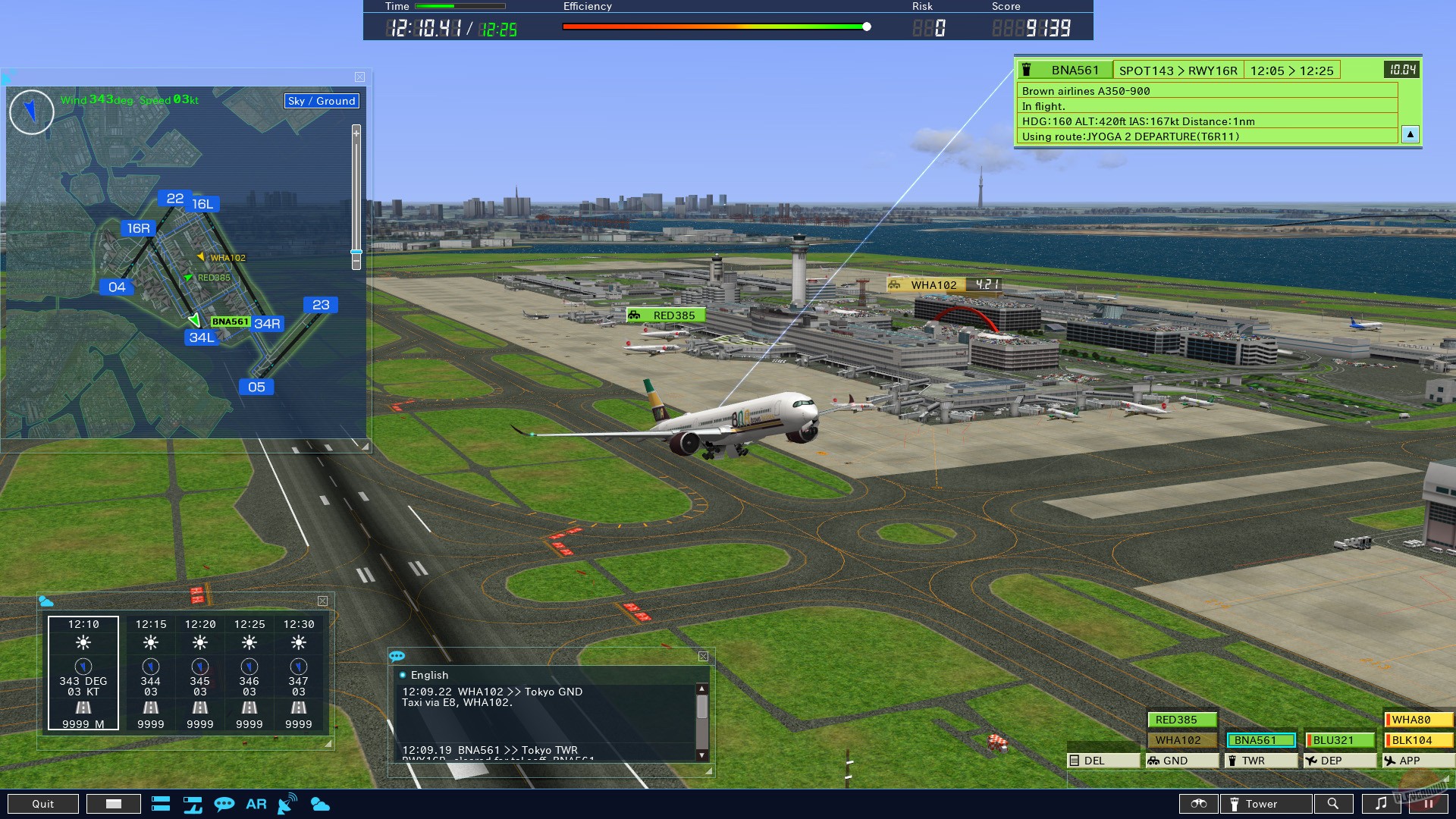
Task: Click the music note audio icon
Action: [x=1382, y=804]
